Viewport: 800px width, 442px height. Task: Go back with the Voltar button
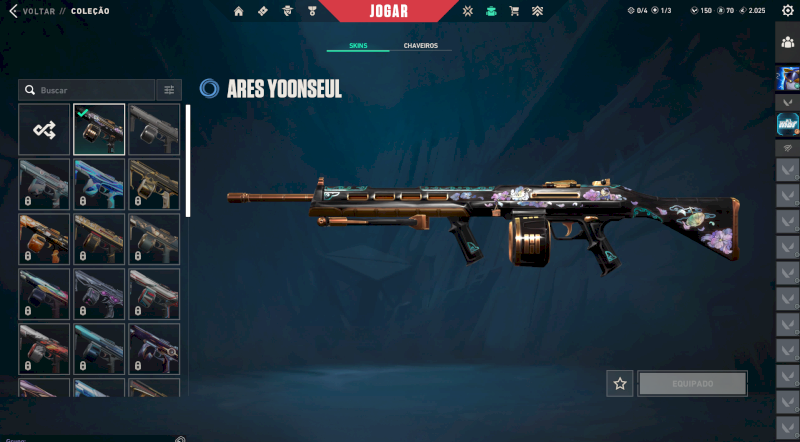tap(32, 11)
